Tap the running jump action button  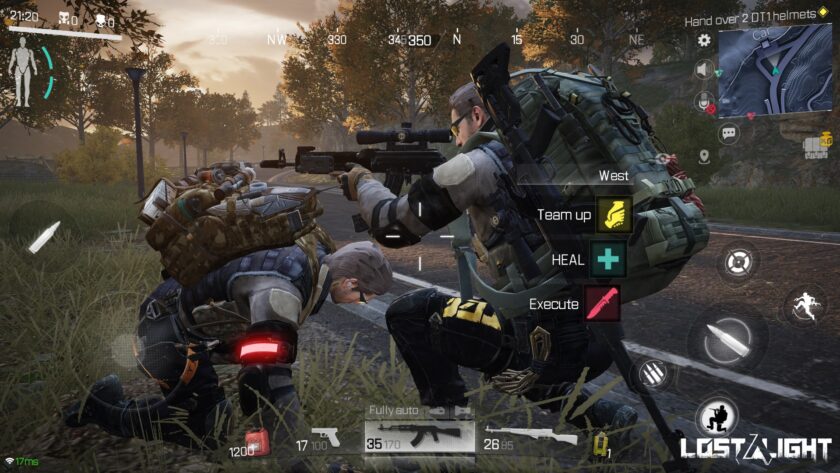(804, 304)
